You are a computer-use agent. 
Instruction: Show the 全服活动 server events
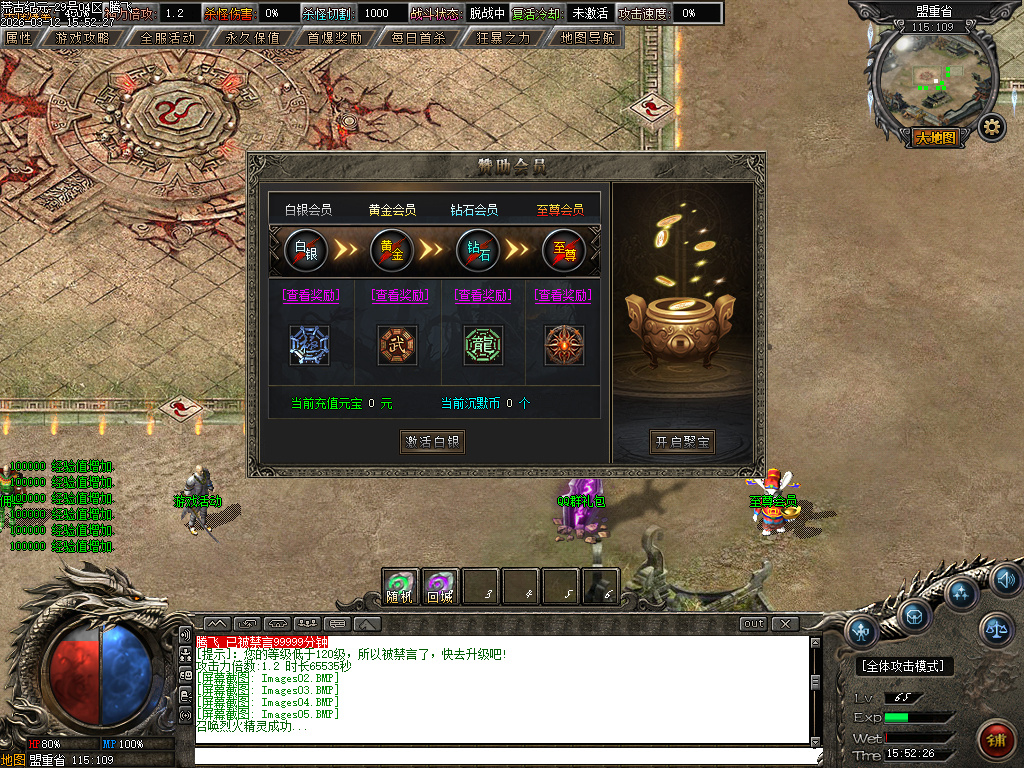pos(167,38)
